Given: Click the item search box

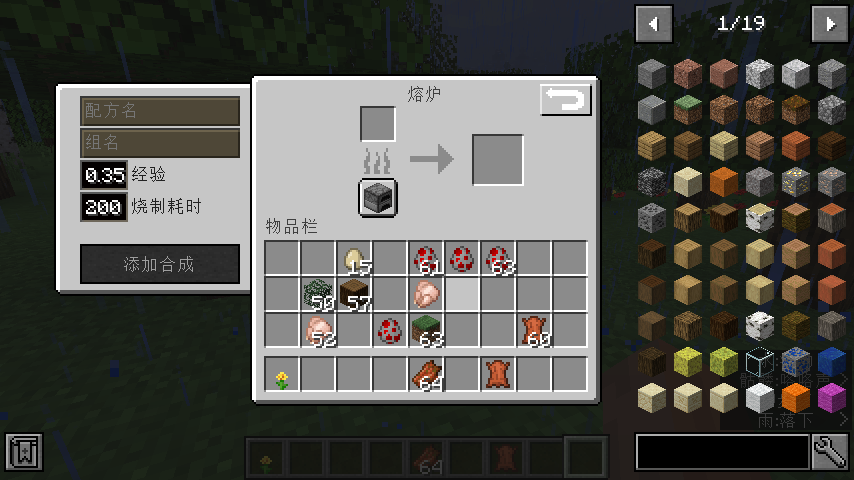Looking at the screenshot, I should (x=722, y=452).
